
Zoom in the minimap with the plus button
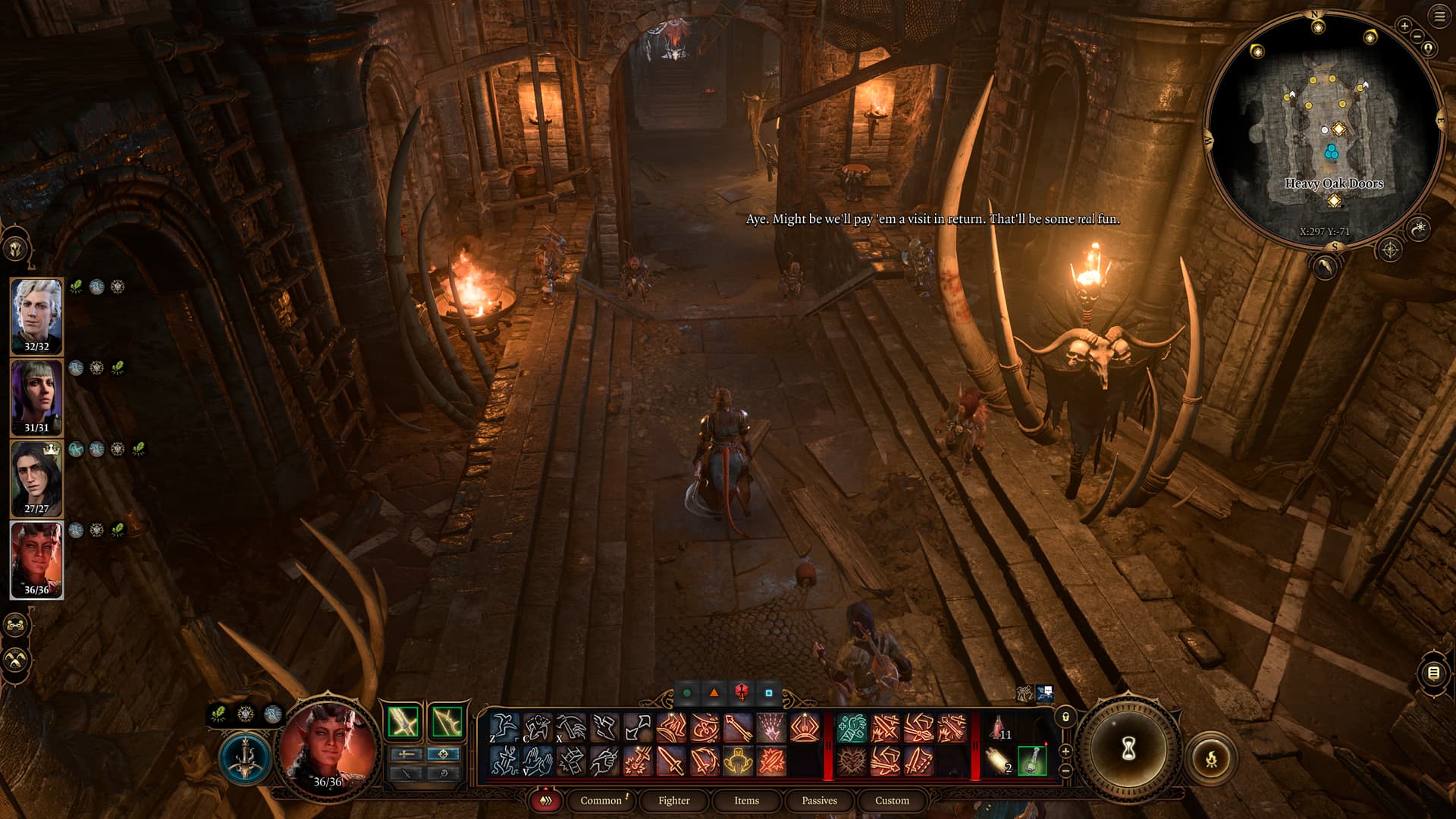[x=1404, y=26]
